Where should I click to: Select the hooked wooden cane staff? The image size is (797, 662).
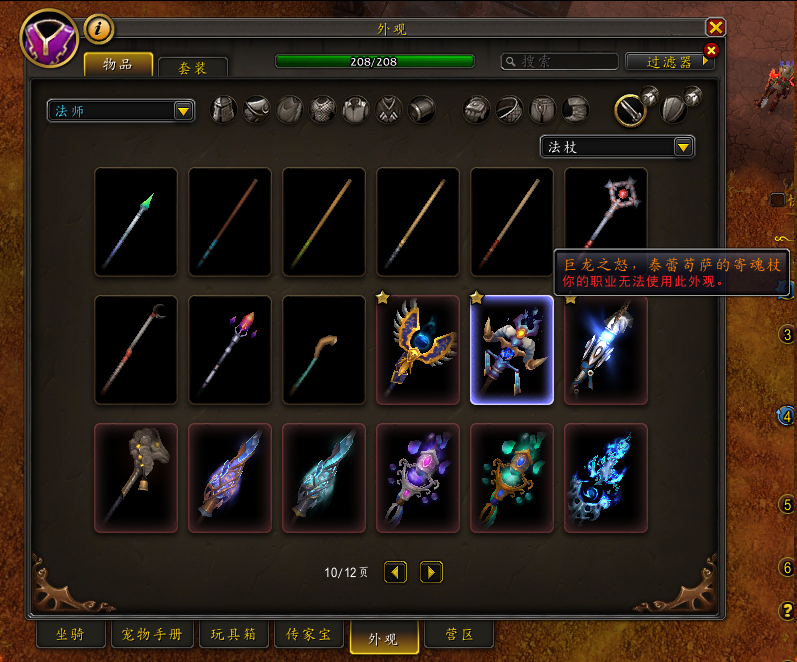pos(324,349)
